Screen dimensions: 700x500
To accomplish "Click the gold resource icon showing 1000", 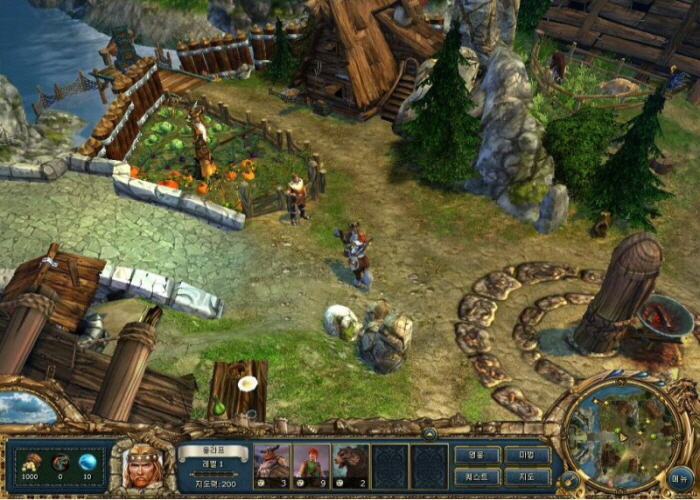I will coord(33,461).
